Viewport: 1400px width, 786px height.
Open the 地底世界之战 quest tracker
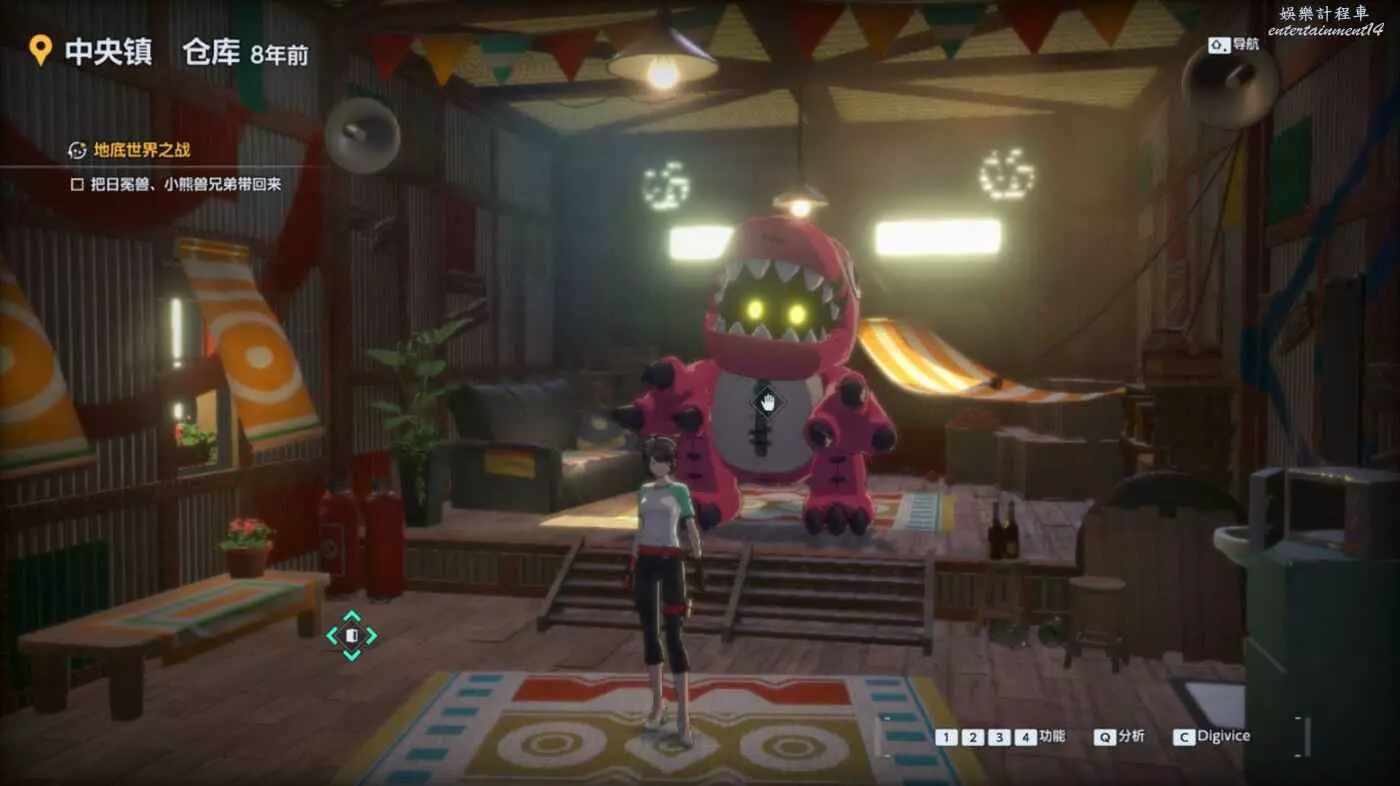[141, 150]
